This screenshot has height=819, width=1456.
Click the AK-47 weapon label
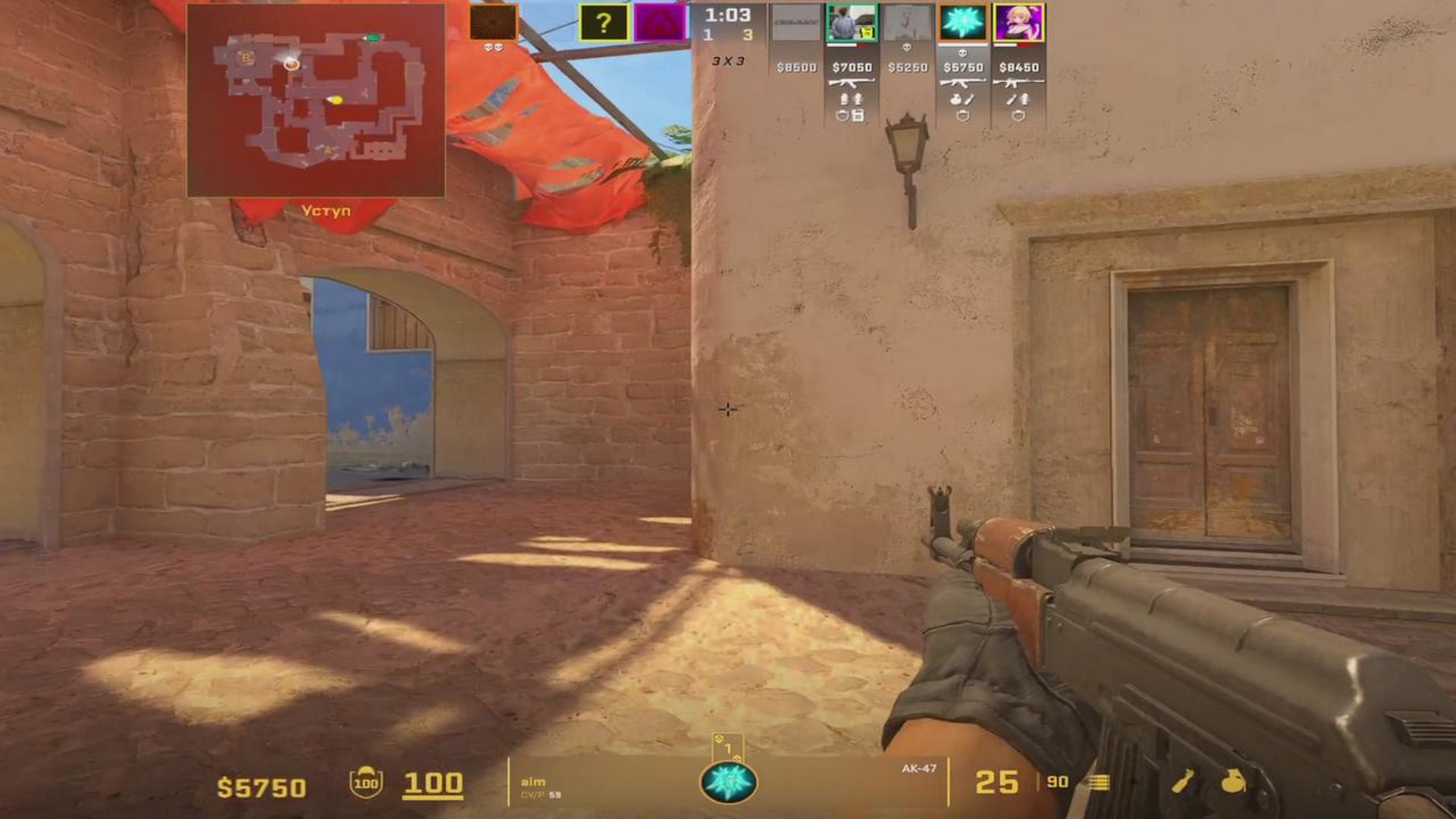[918, 769]
